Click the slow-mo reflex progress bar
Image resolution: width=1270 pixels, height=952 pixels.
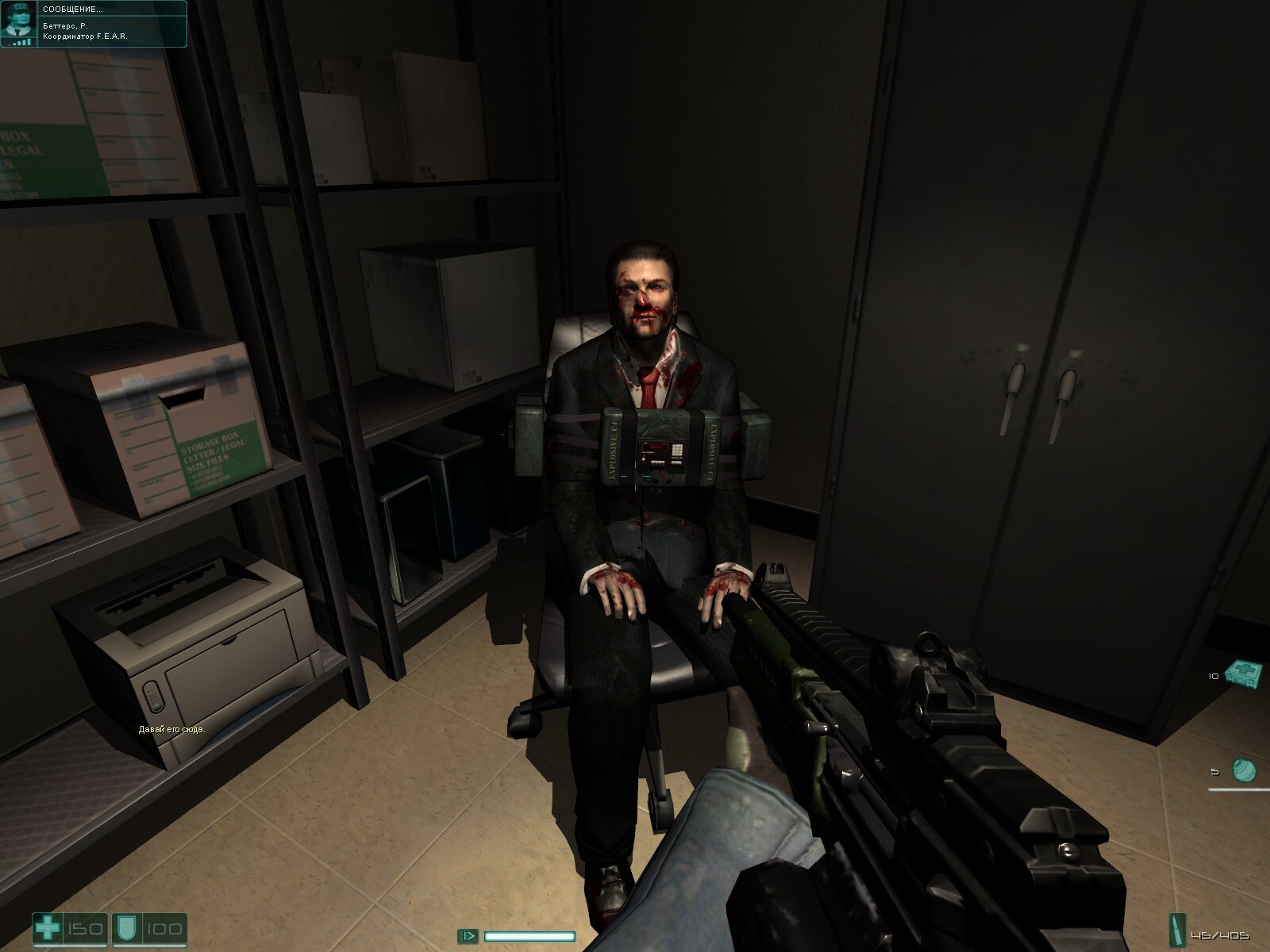coord(532,936)
